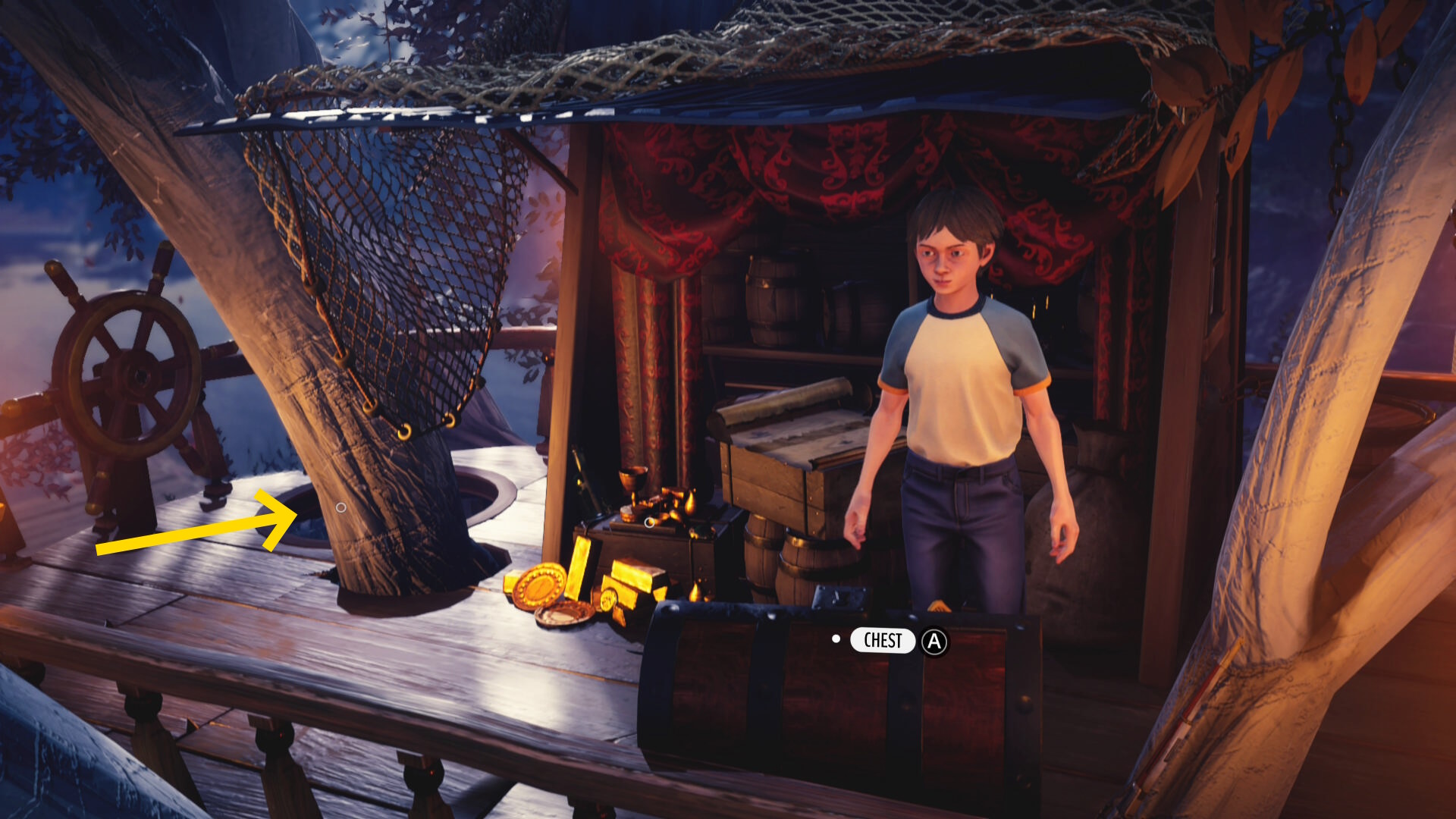Click the hotspot circle on the tree trunk
The image size is (1456, 819).
(341, 507)
